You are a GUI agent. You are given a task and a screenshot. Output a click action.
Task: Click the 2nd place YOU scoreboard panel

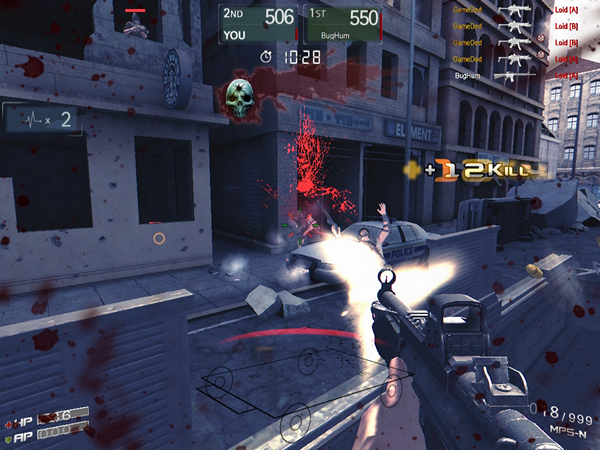[262, 23]
